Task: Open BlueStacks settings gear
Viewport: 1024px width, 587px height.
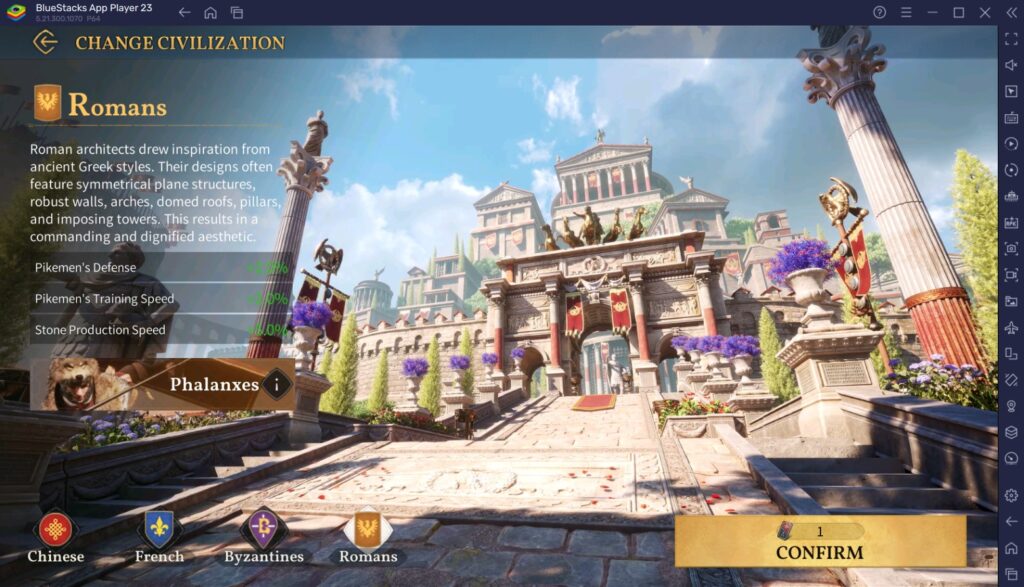Action: [1011, 496]
